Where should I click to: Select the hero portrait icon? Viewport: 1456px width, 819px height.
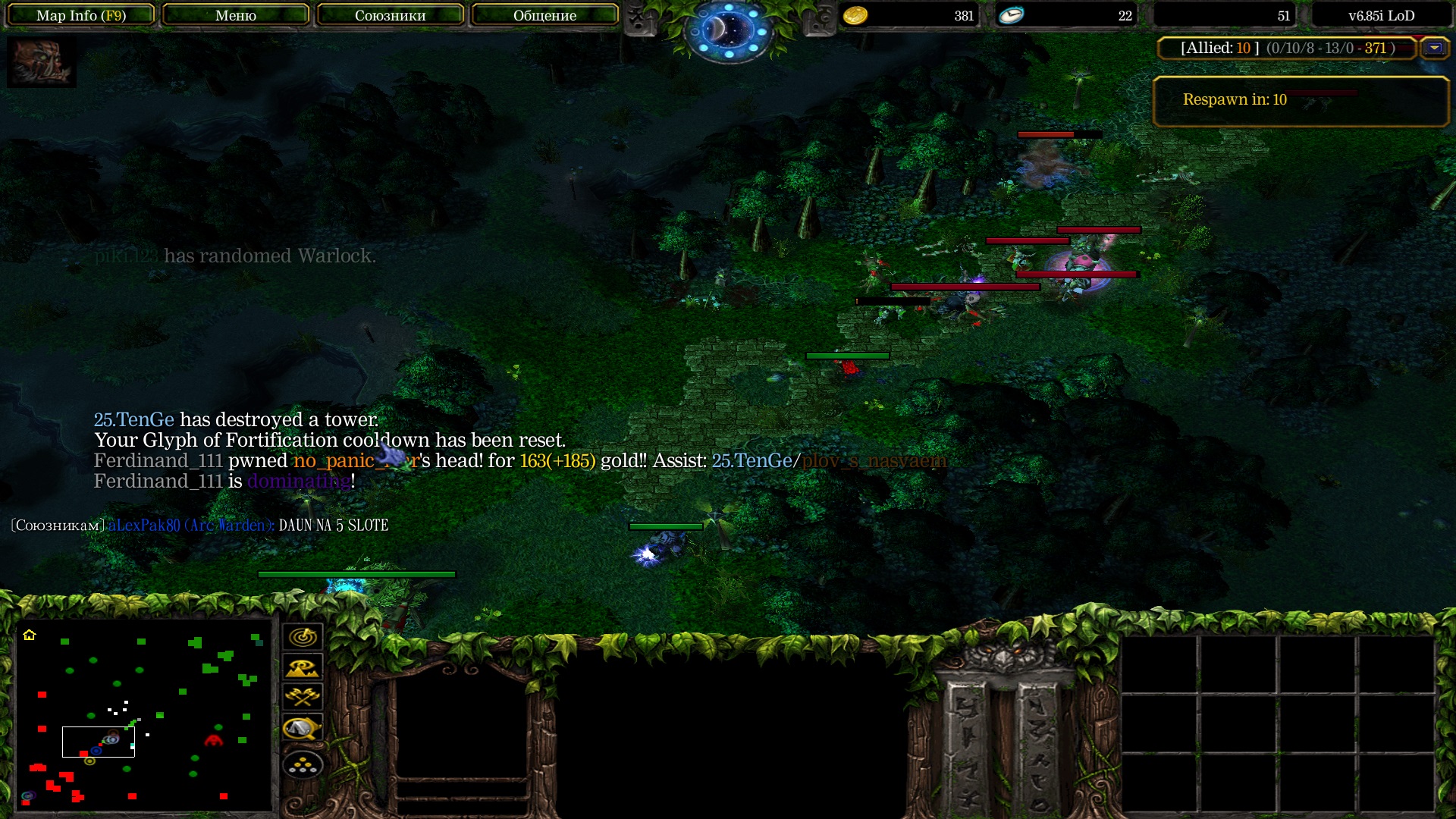pyautogui.click(x=42, y=62)
